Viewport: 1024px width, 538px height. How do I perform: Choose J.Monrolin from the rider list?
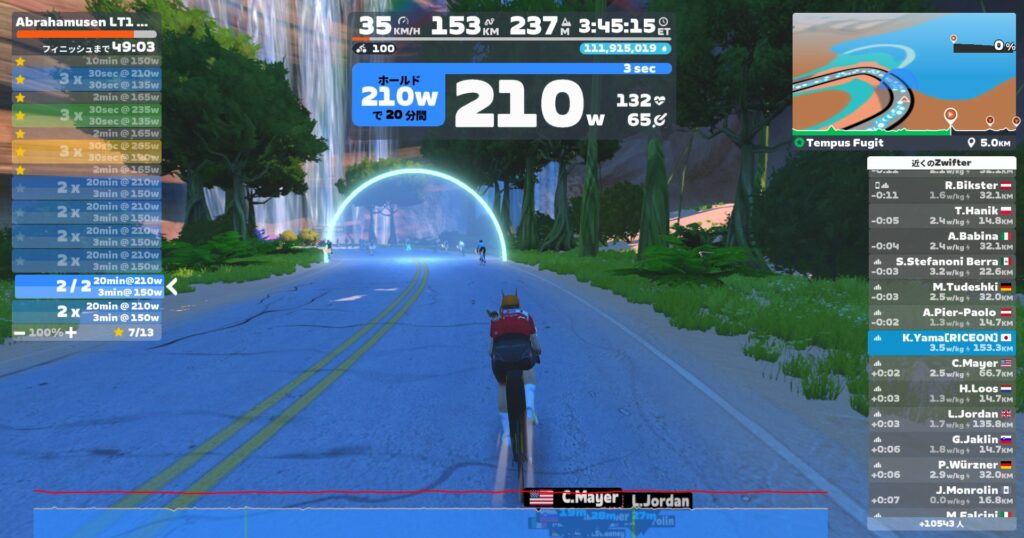[x=941, y=494]
